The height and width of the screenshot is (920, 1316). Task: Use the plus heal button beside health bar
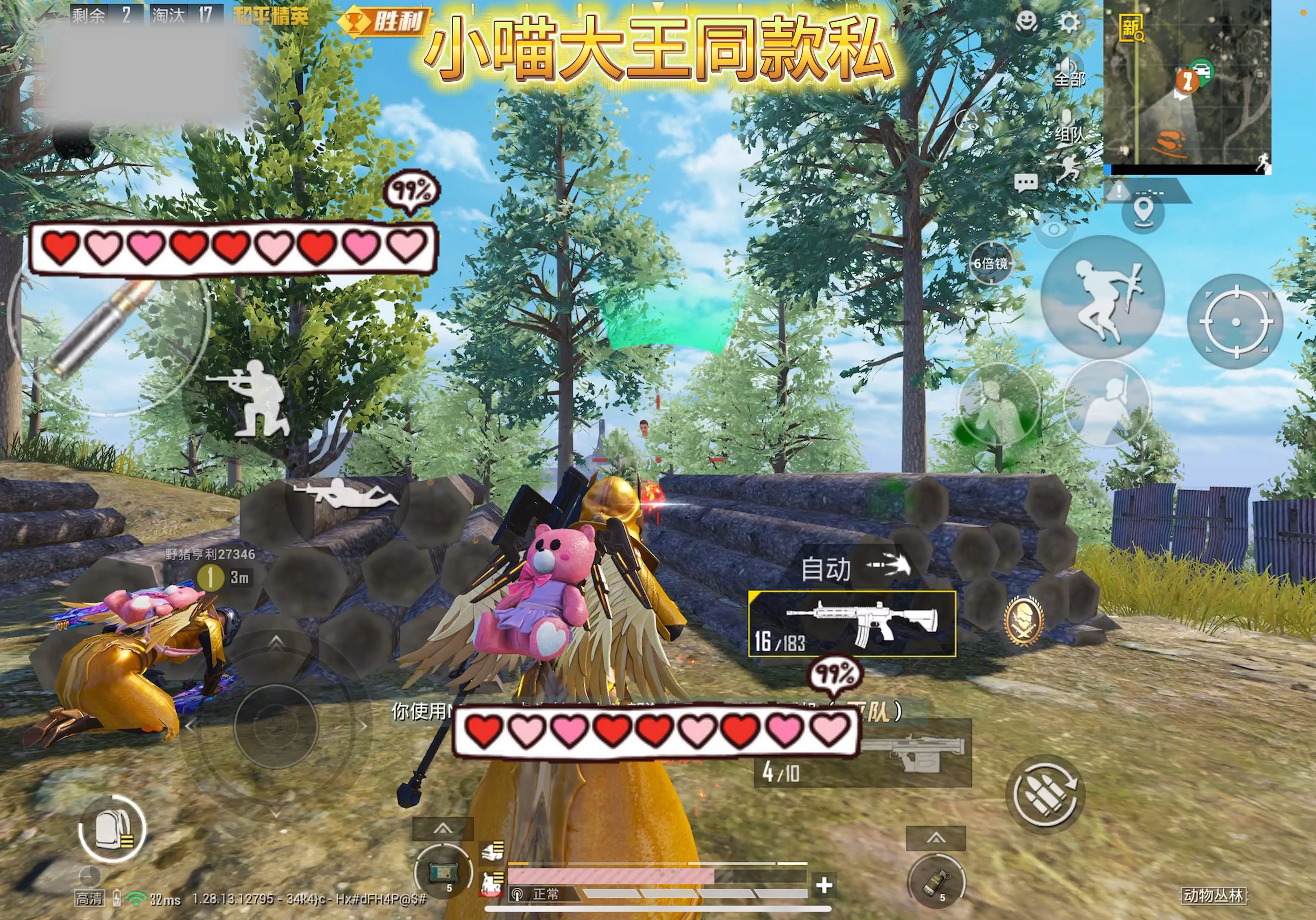click(x=824, y=885)
